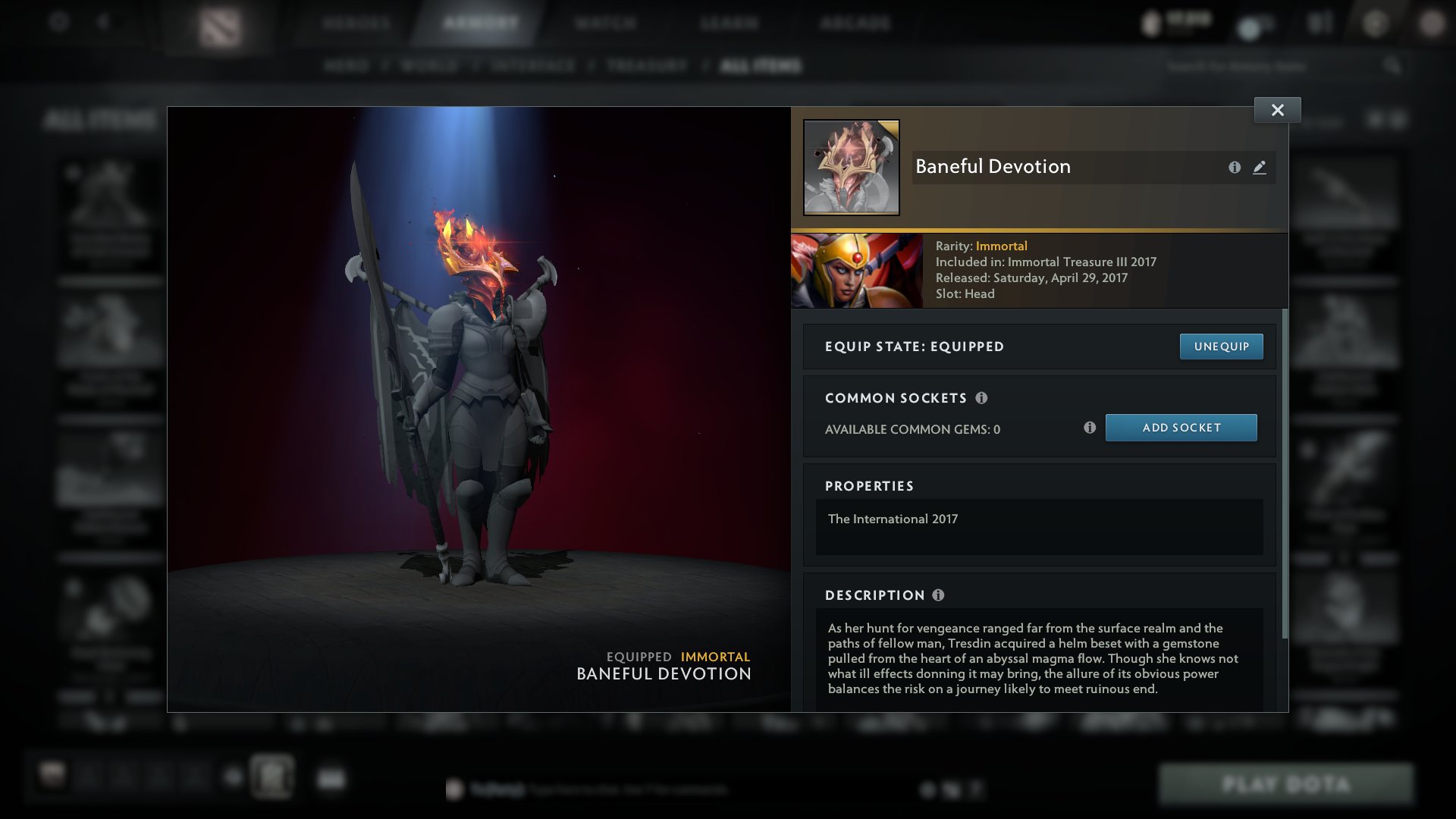Click the Description info icon
Image resolution: width=1456 pixels, height=819 pixels.
point(940,595)
